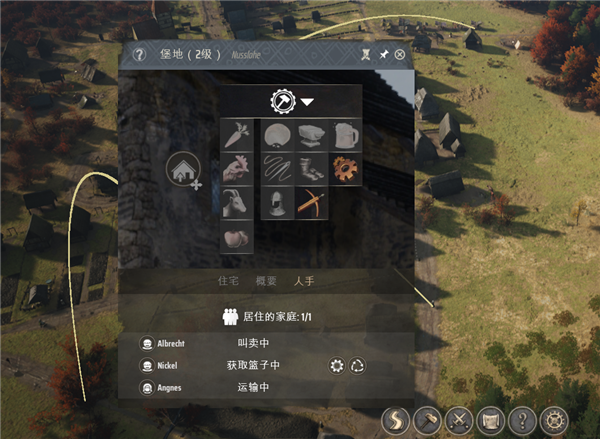
Task: Open the crossed swords army menu
Action: [x=459, y=420]
